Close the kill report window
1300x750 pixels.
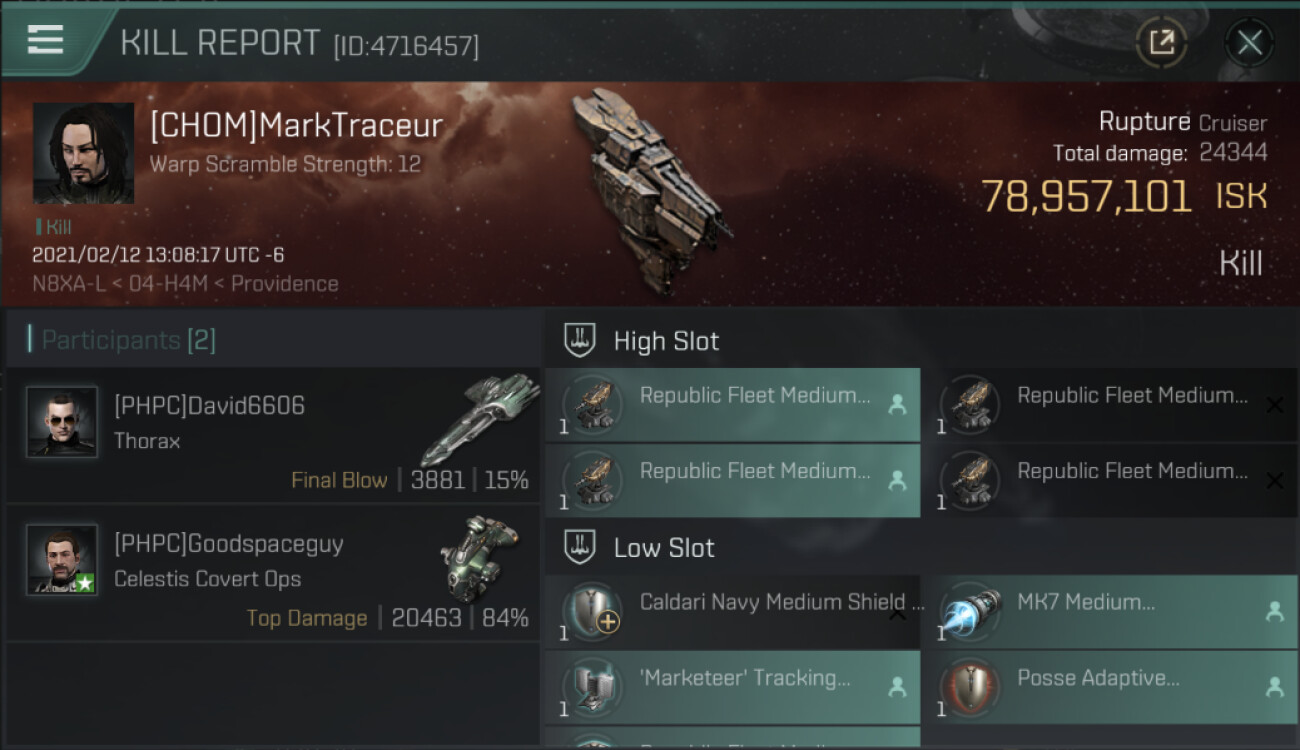1249,42
